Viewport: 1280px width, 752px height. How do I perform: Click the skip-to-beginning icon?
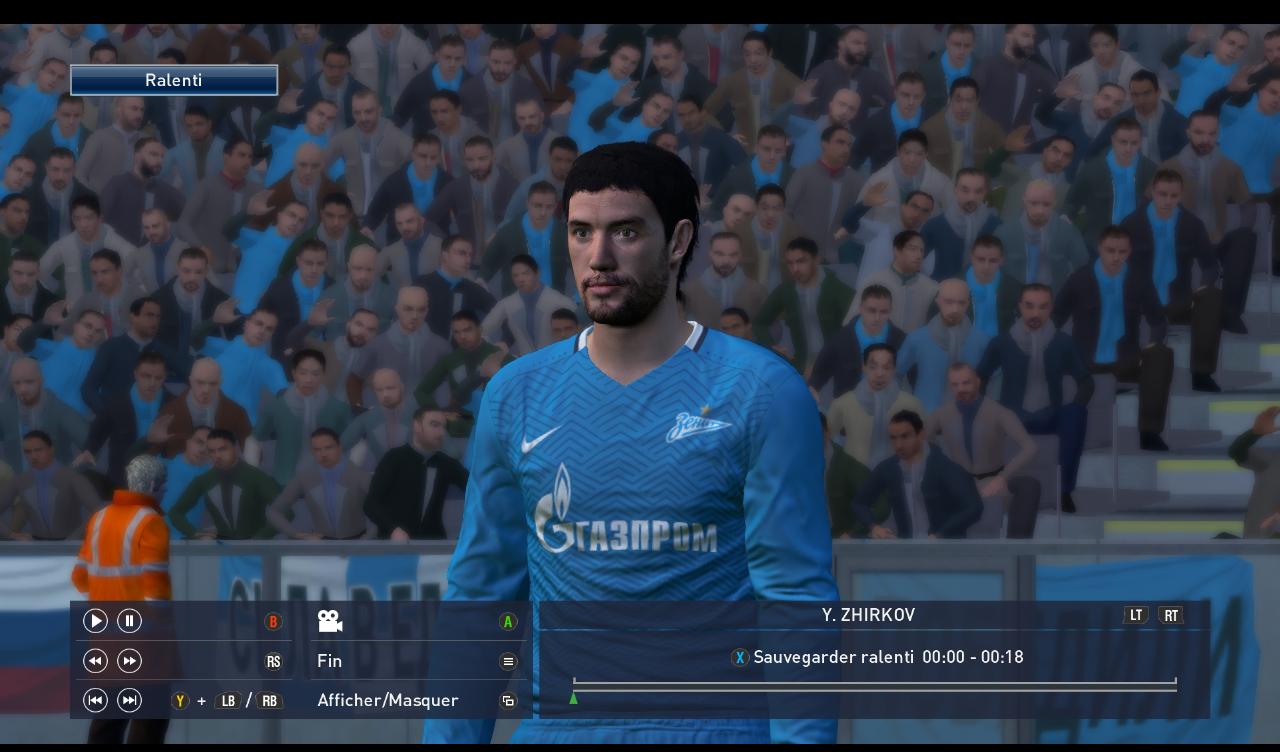pos(95,700)
